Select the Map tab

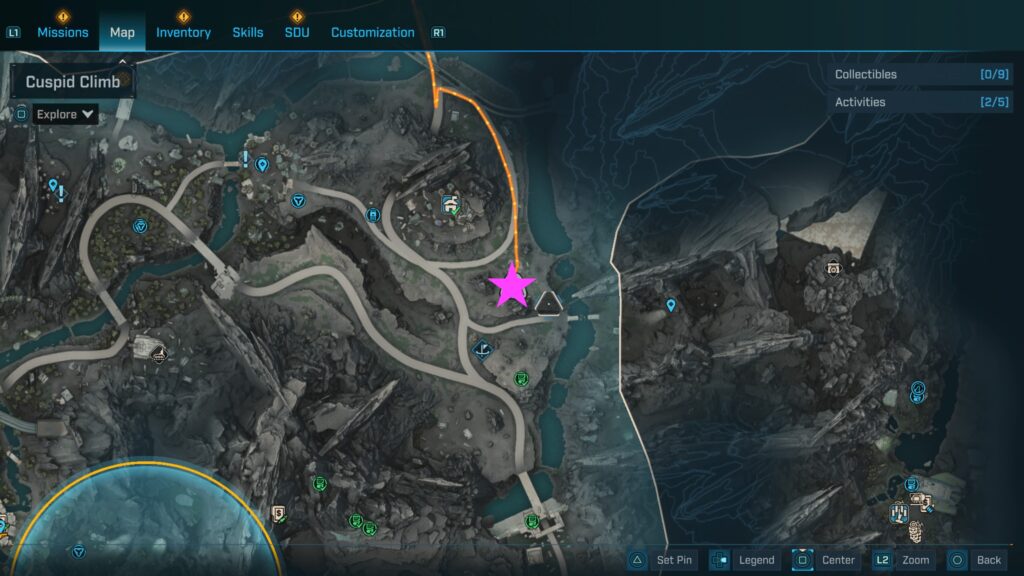(122, 32)
